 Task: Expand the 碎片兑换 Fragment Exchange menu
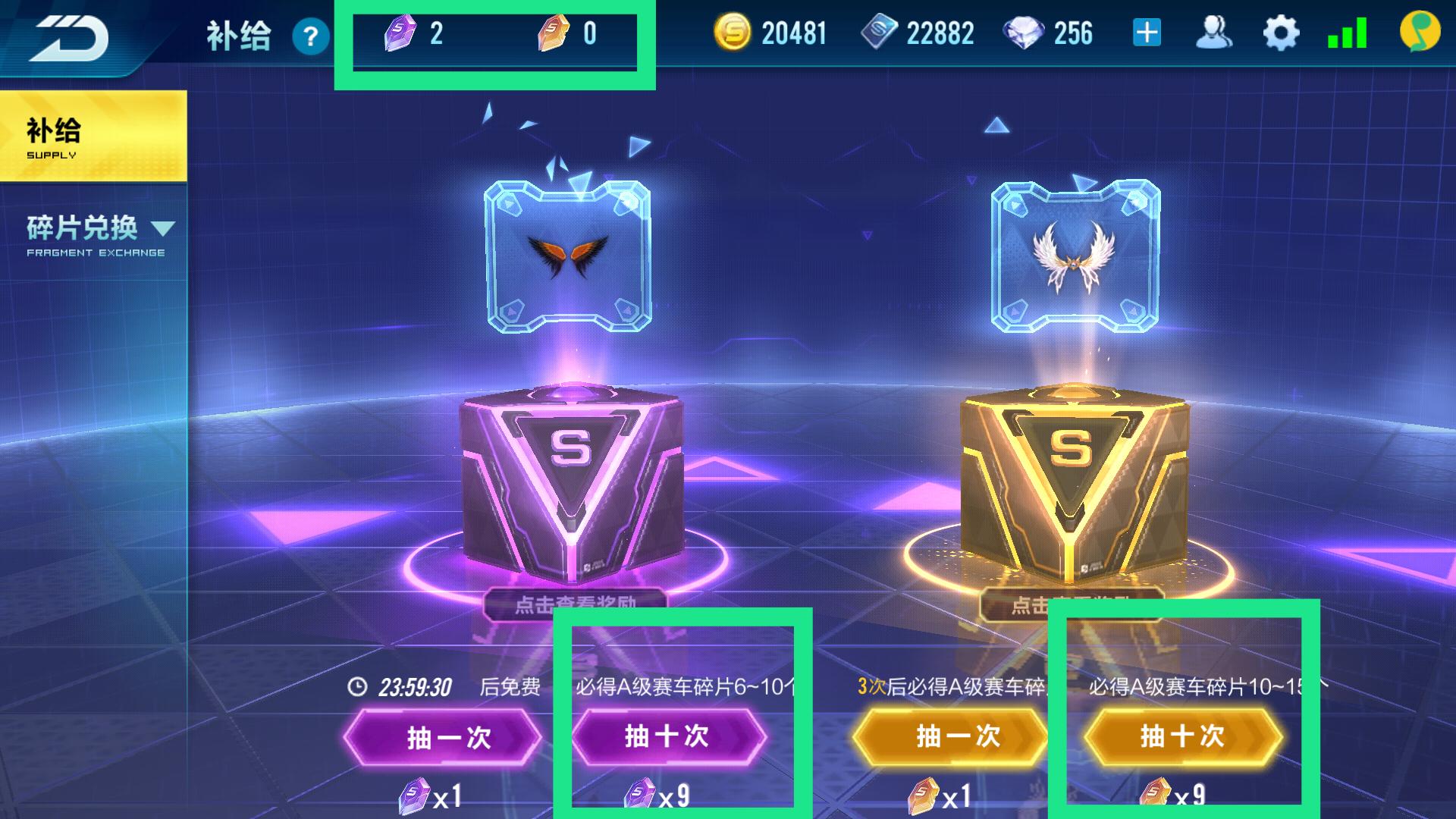(x=99, y=234)
